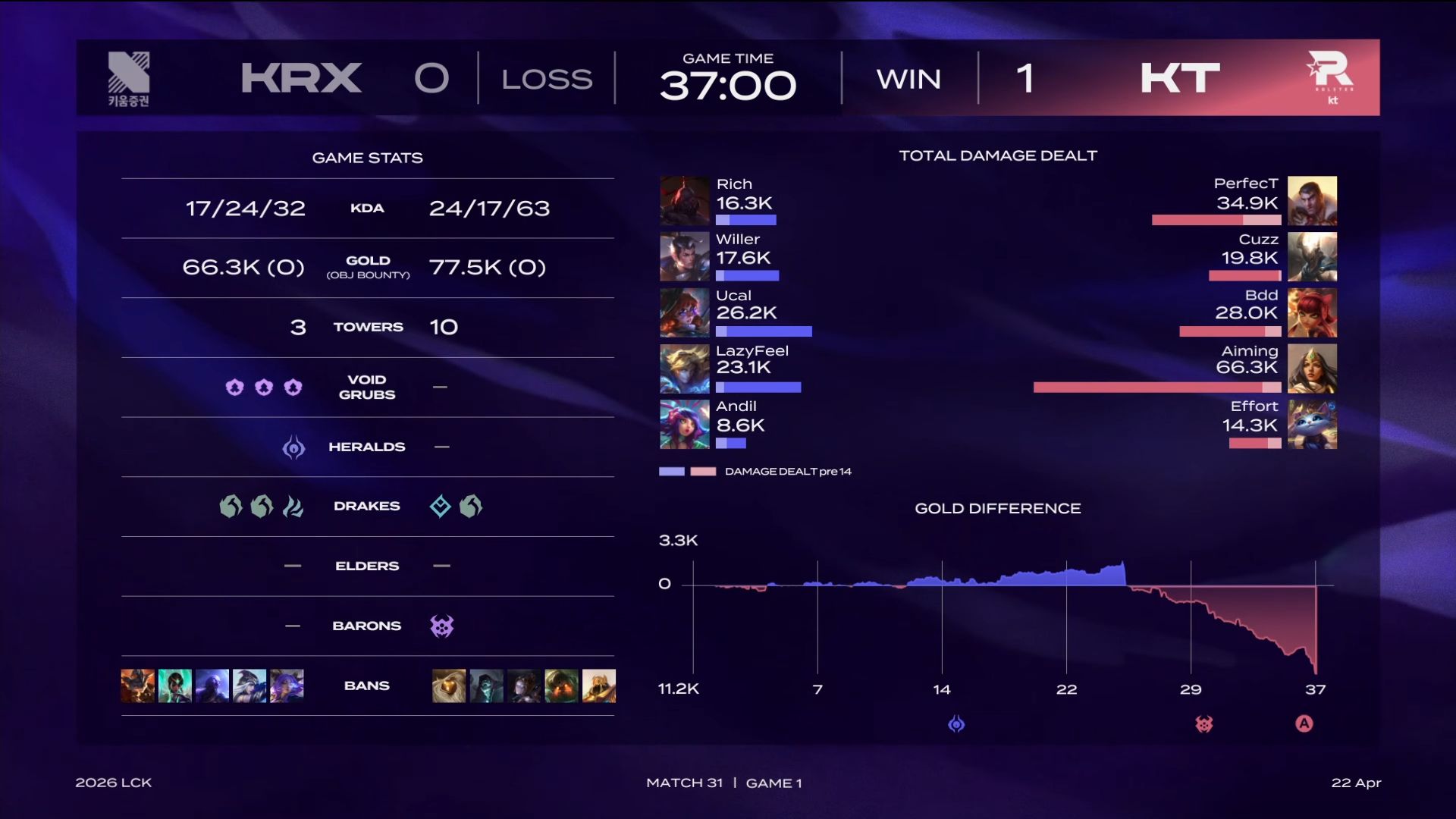
Task: Switch to the GAME STATS section header
Action: [368, 158]
